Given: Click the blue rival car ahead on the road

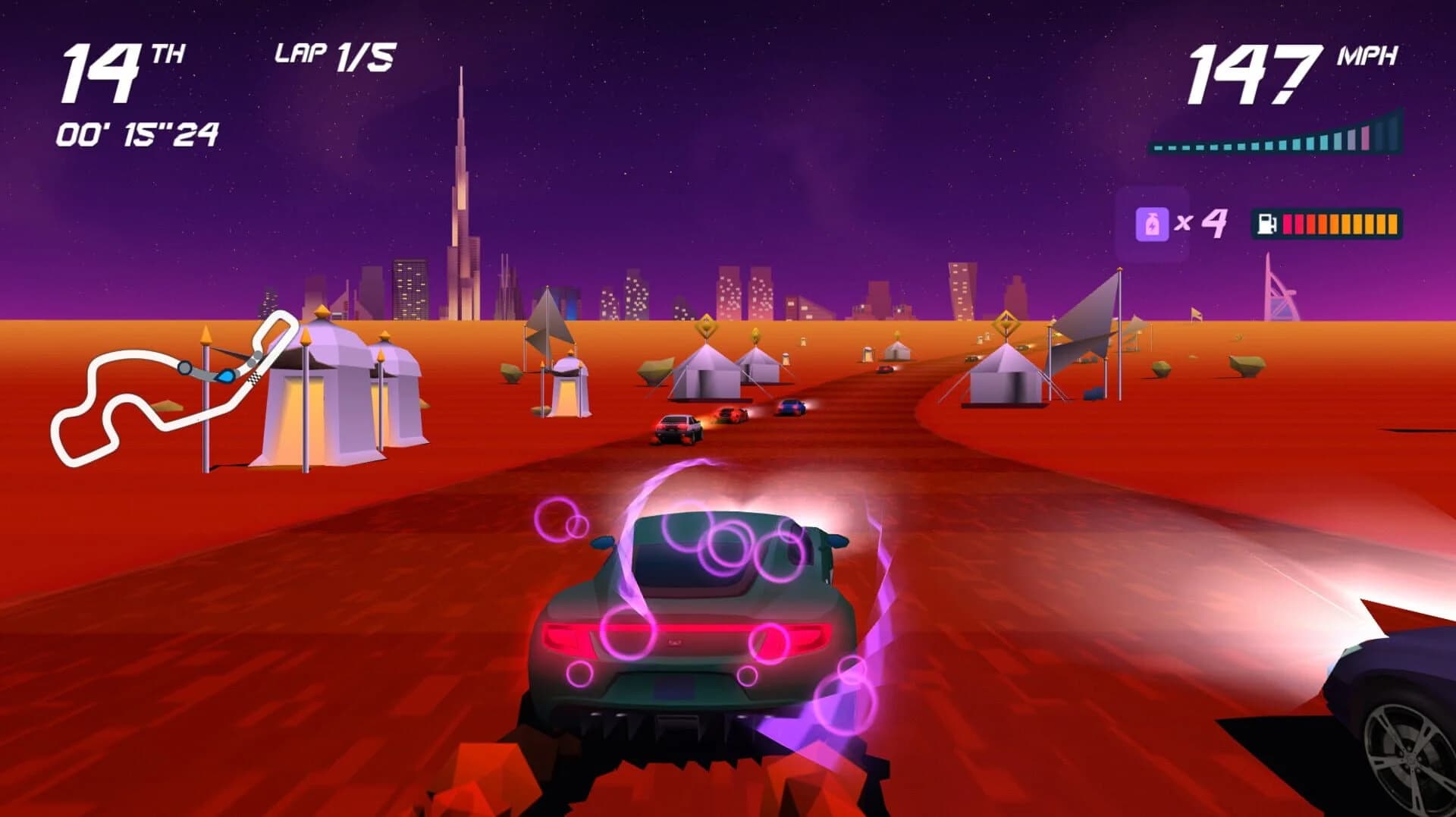Looking at the screenshot, I should [789, 408].
